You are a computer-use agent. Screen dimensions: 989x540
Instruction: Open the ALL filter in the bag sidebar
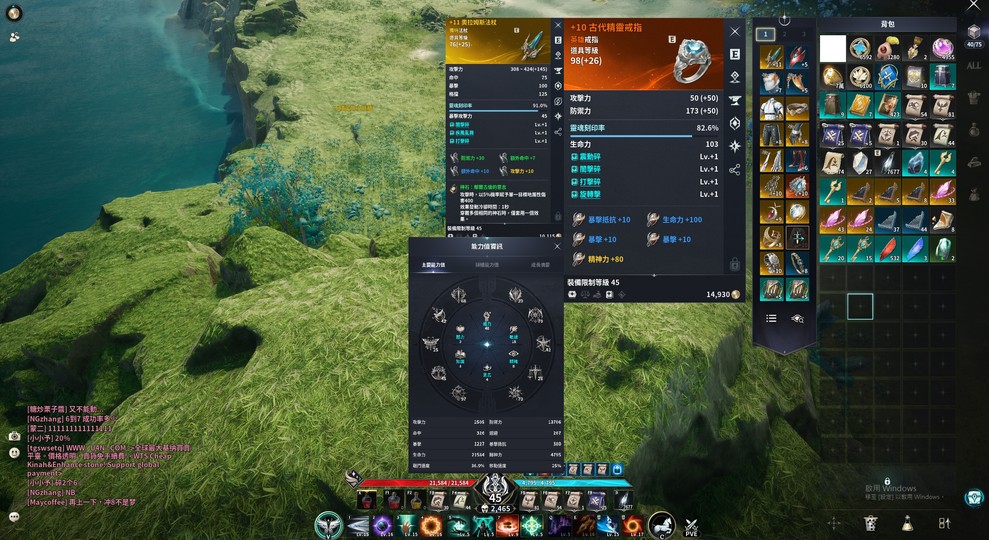pos(974,66)
